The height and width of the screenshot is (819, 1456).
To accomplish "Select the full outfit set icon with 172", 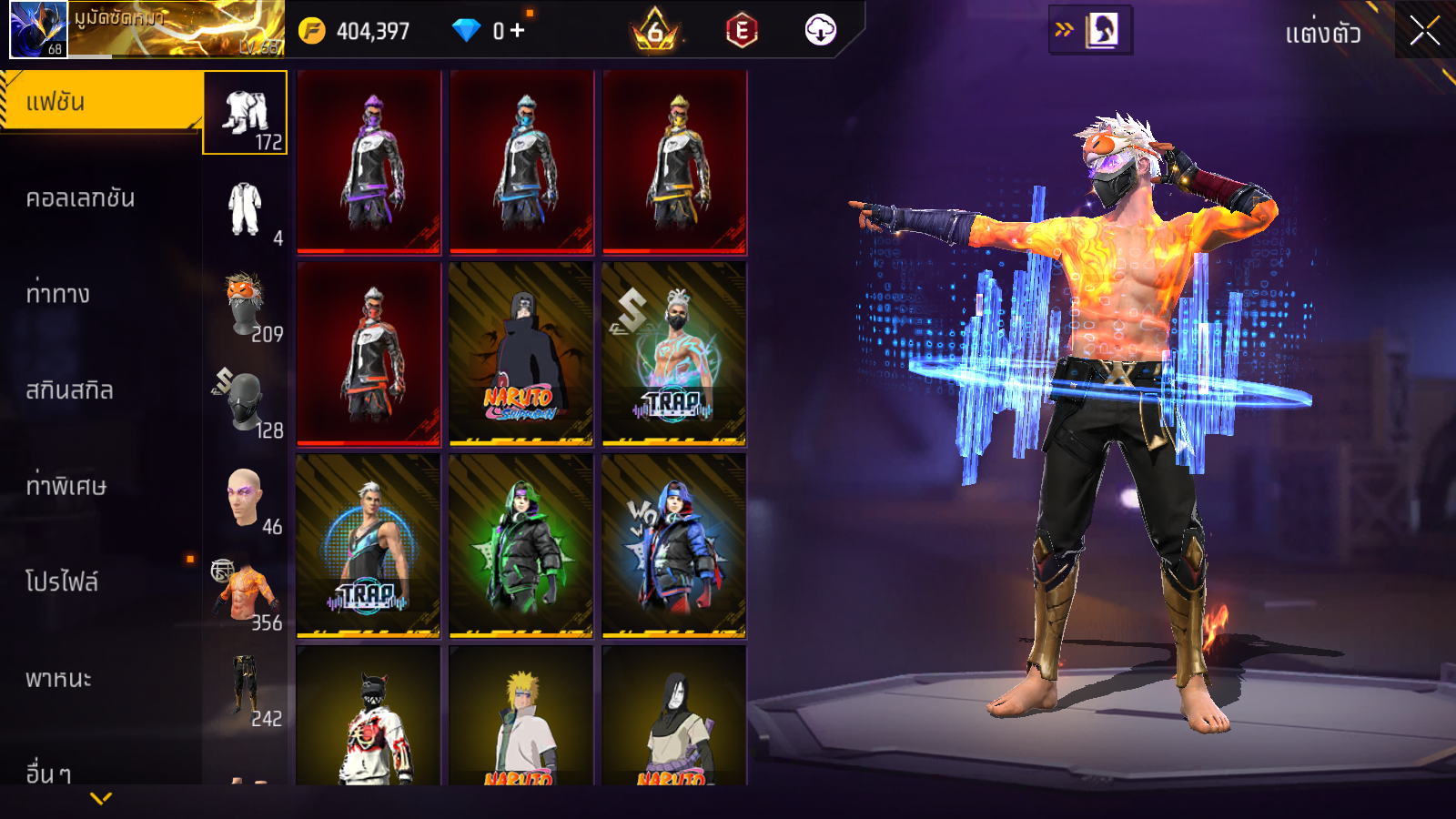I will (x=246, y=114).
